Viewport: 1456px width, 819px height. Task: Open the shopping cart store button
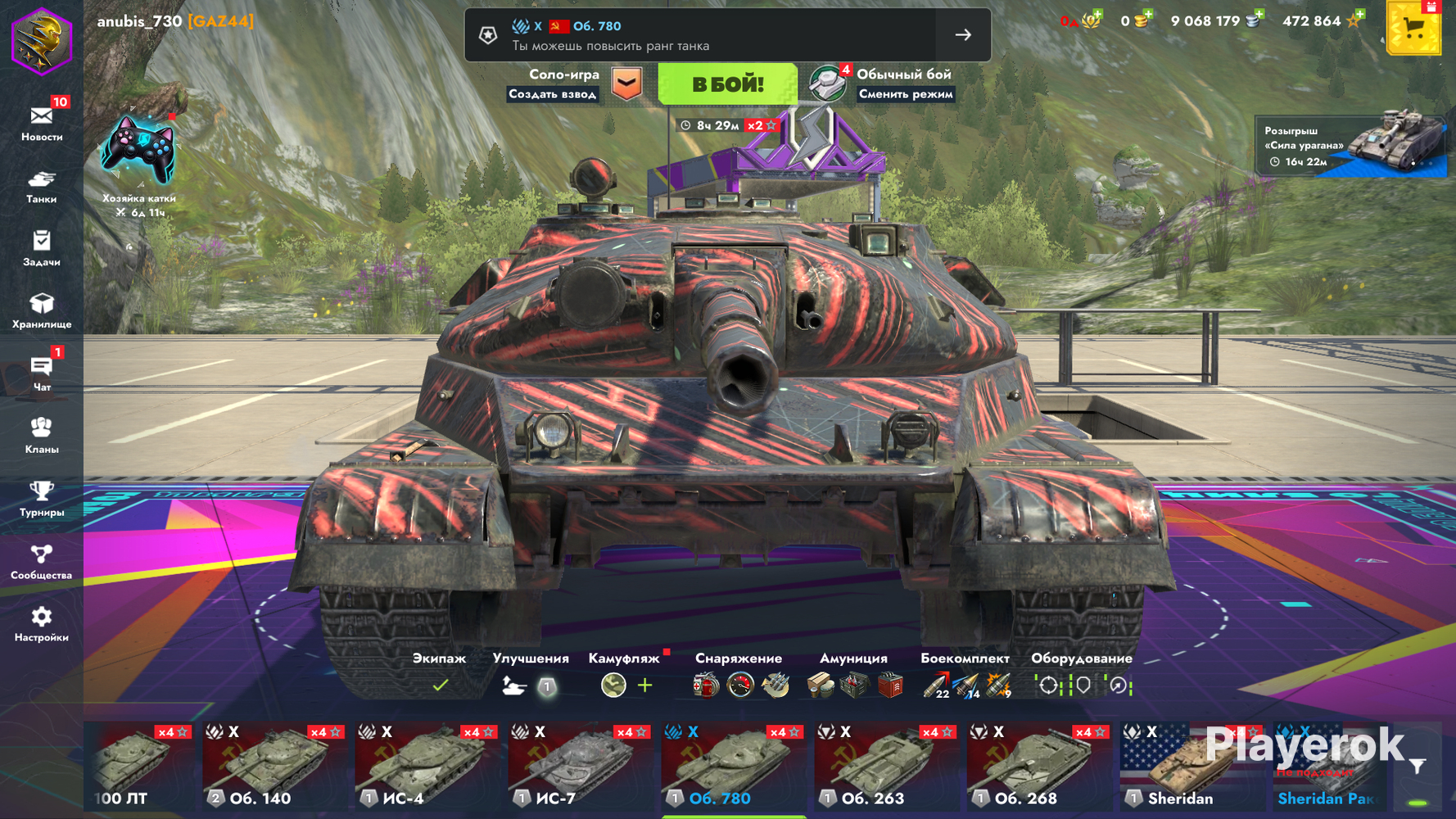tap(1413, 29)
